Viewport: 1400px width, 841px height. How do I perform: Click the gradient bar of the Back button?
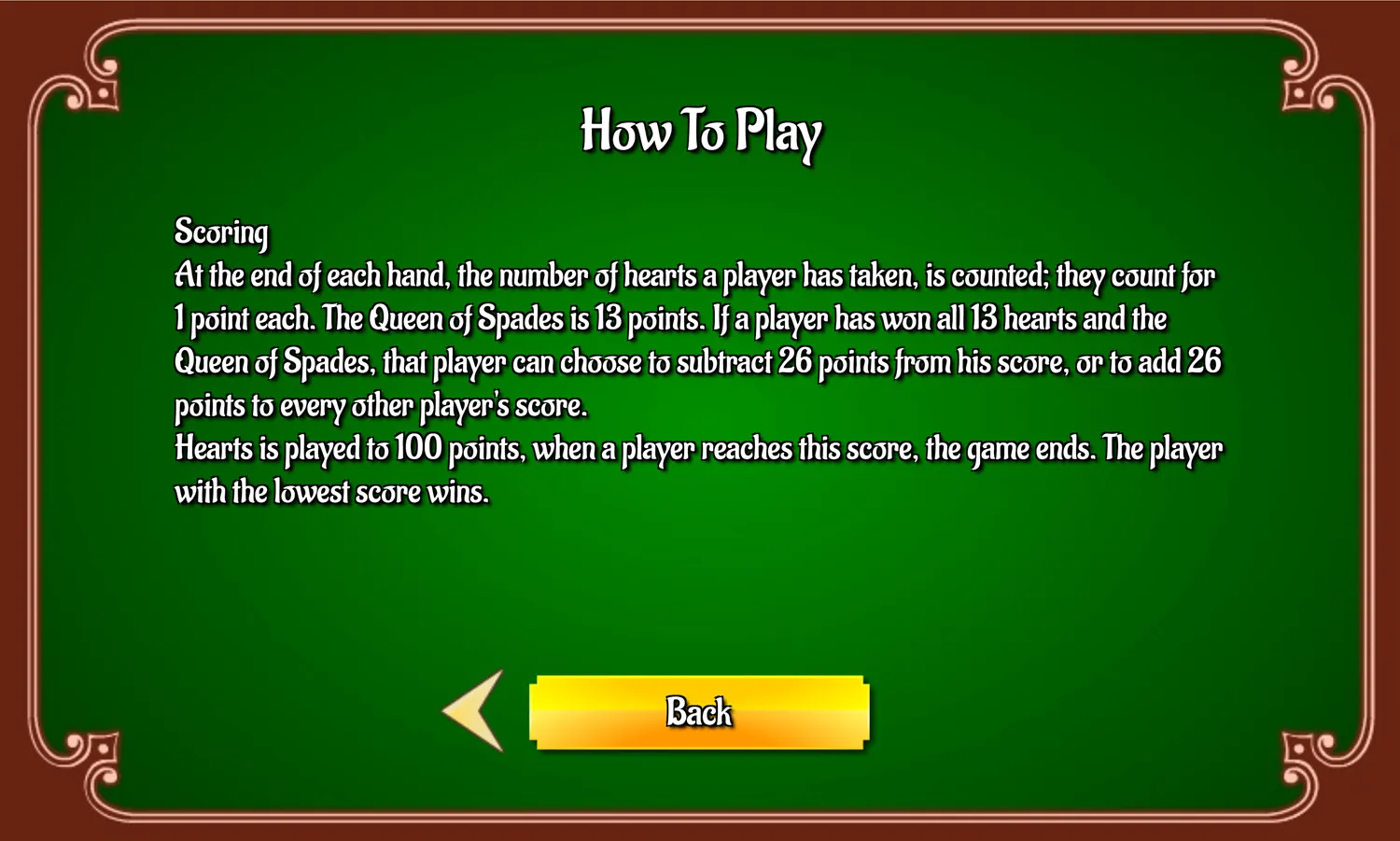pos(698,712)
